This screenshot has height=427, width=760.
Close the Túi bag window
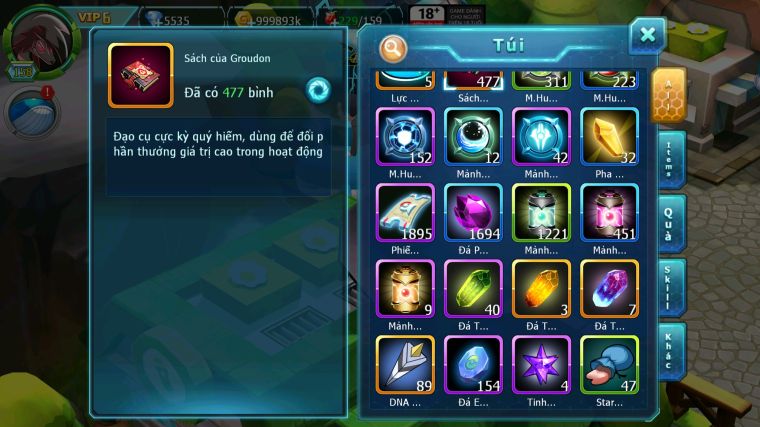(647, 35)
